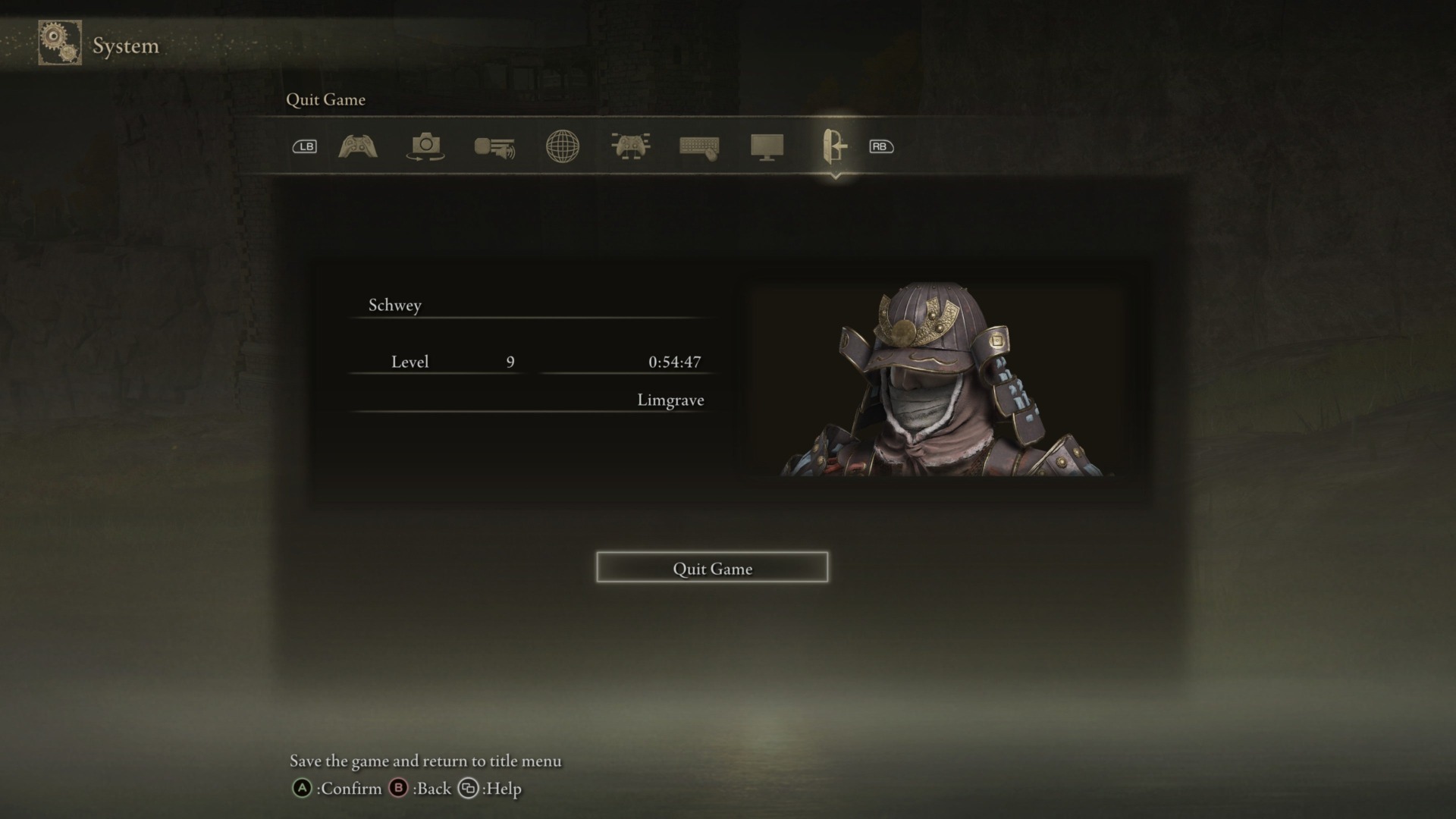Open the controller action settings tab
The height and width of the screenshot is (819, 1456).
click(x=356, y=147)
